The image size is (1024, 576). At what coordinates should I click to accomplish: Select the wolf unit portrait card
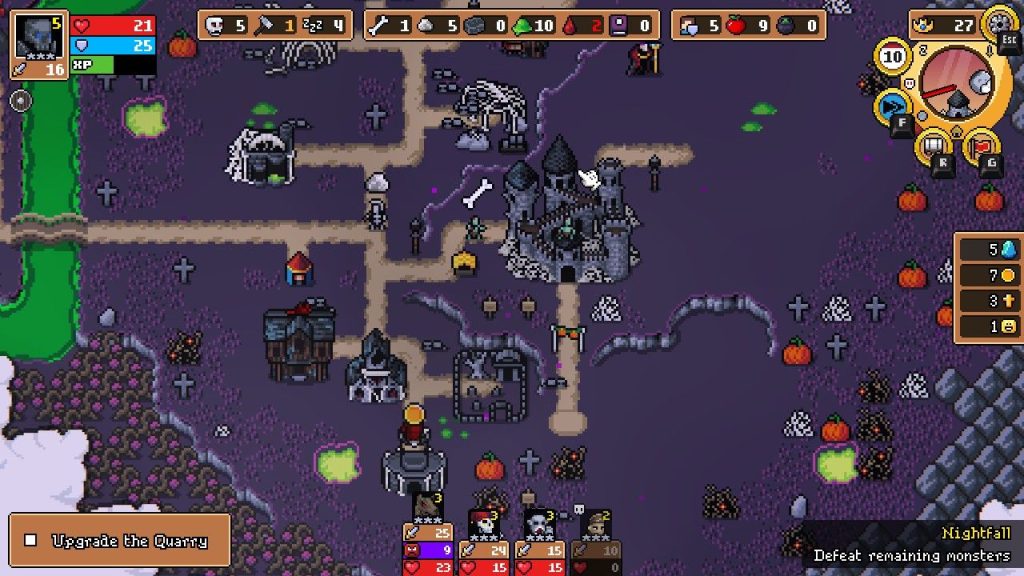(x=428, y=510)
